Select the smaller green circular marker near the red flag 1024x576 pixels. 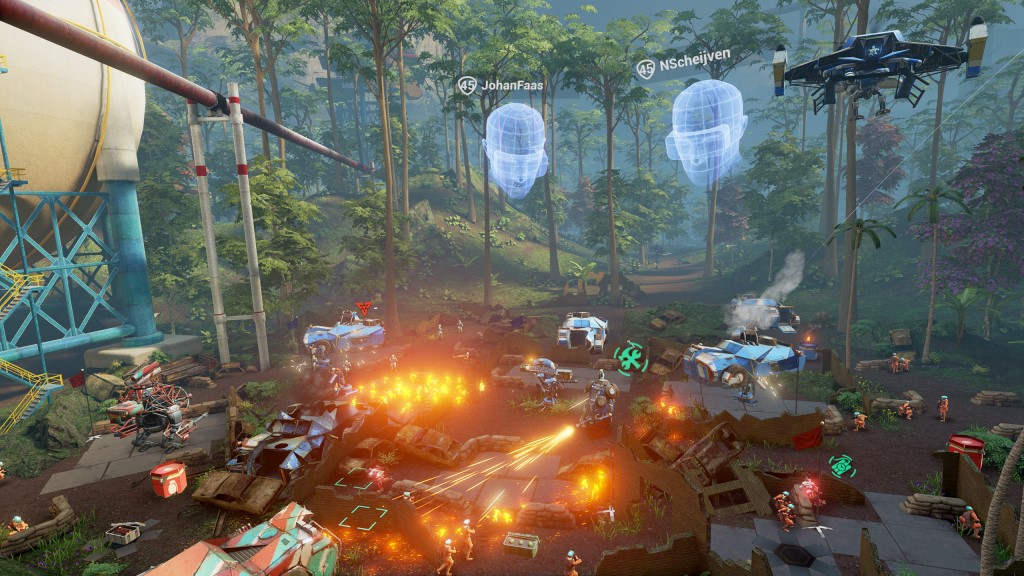click(x=842, y=466)
